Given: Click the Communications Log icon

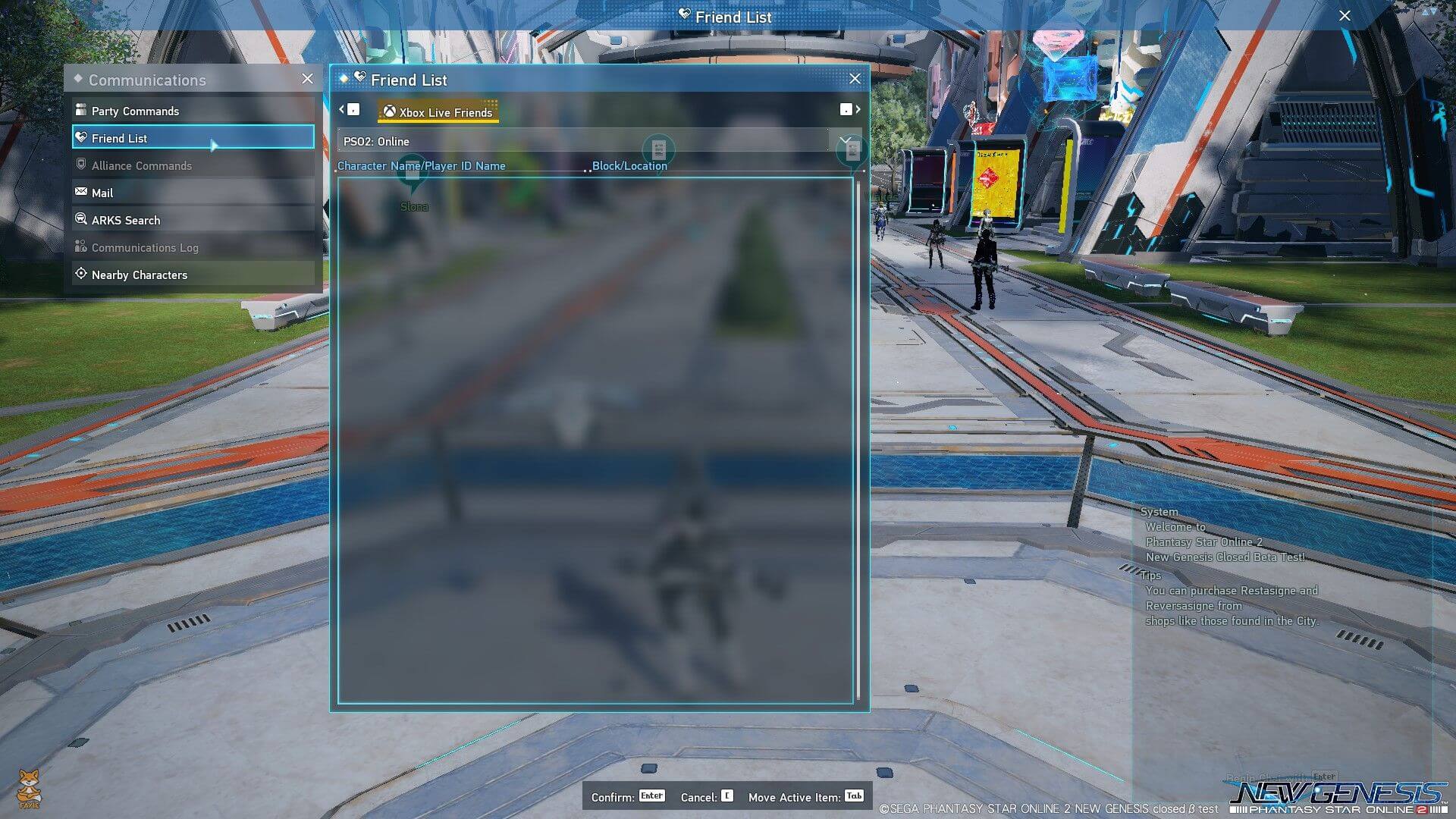Looking at the screenshot, I should 81,246.
